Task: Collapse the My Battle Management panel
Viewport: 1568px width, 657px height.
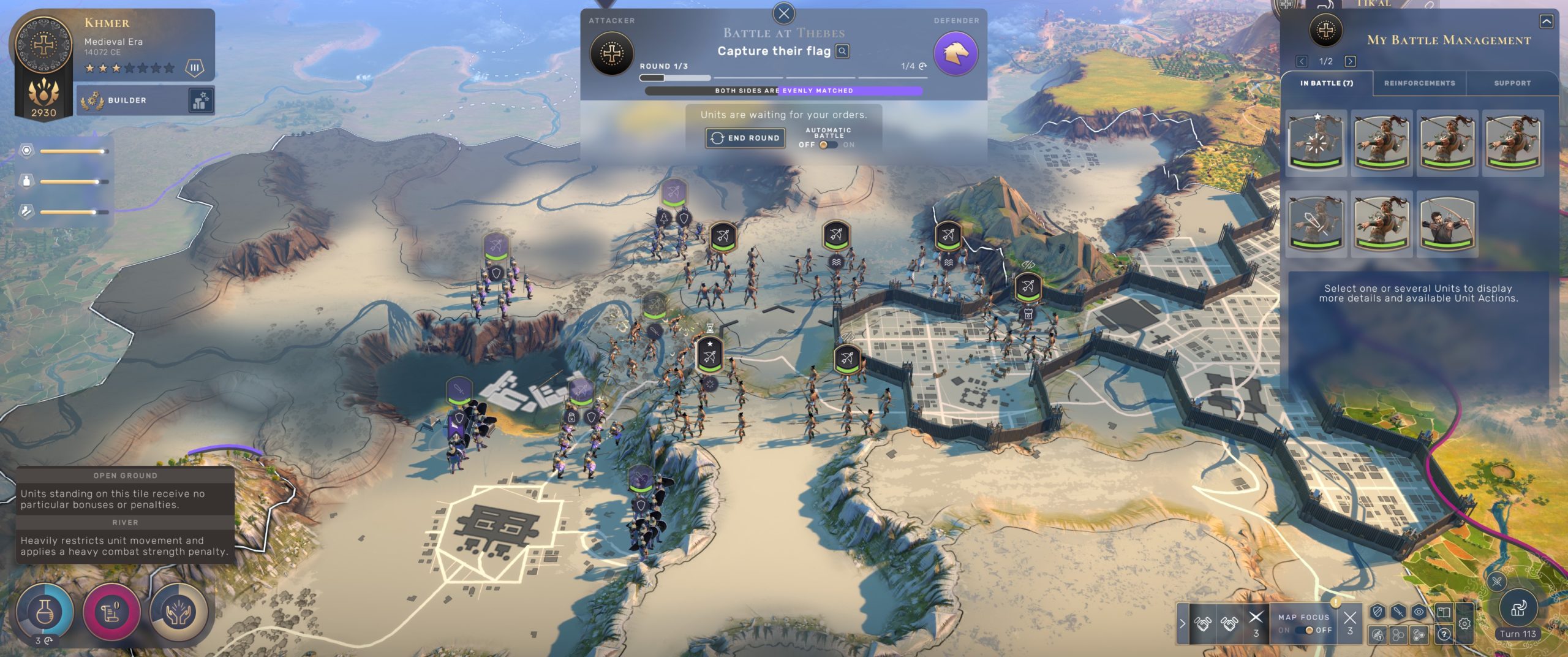Action: tap(1547, 22)
